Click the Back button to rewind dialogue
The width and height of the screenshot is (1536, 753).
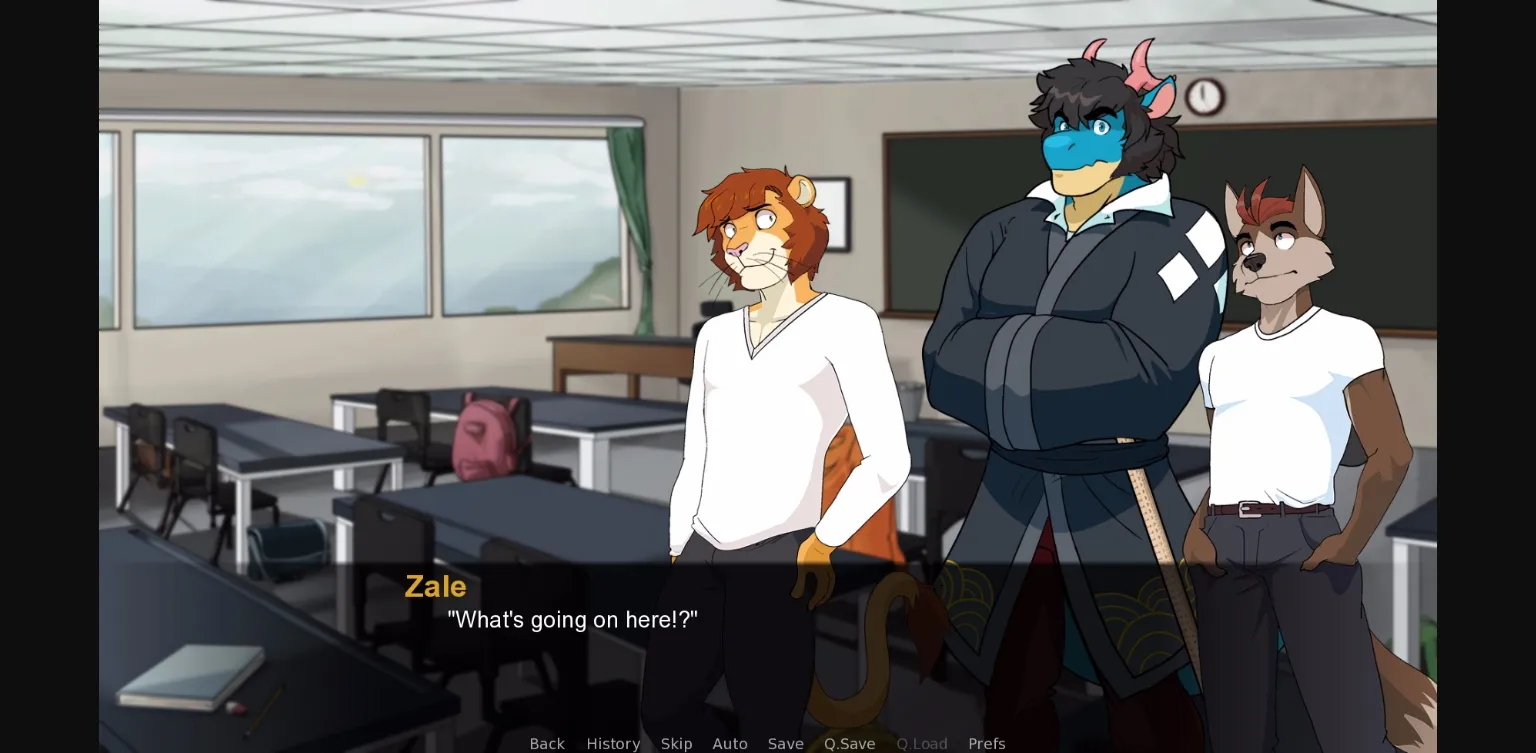(547, 743)
